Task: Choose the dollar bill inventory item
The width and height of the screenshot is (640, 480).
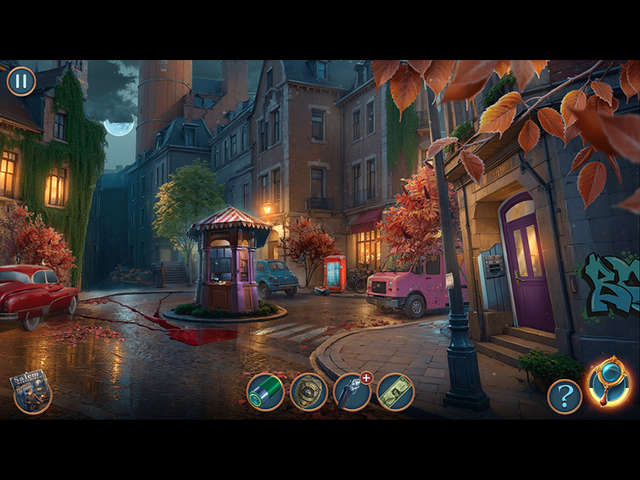Action: [396, 392]
